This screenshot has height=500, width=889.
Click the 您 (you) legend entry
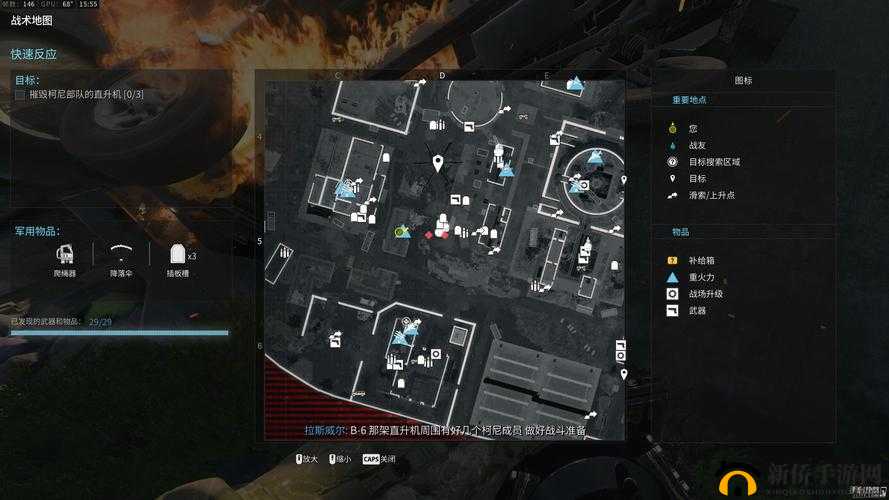[692, 129]
